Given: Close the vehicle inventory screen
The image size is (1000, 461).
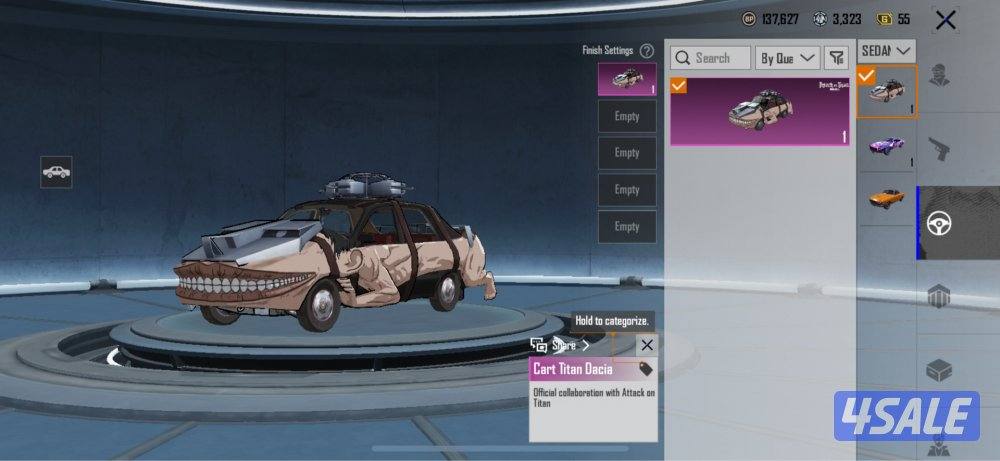Looking at the screenshot, I should pyautogui.click(x=945, y=19).
